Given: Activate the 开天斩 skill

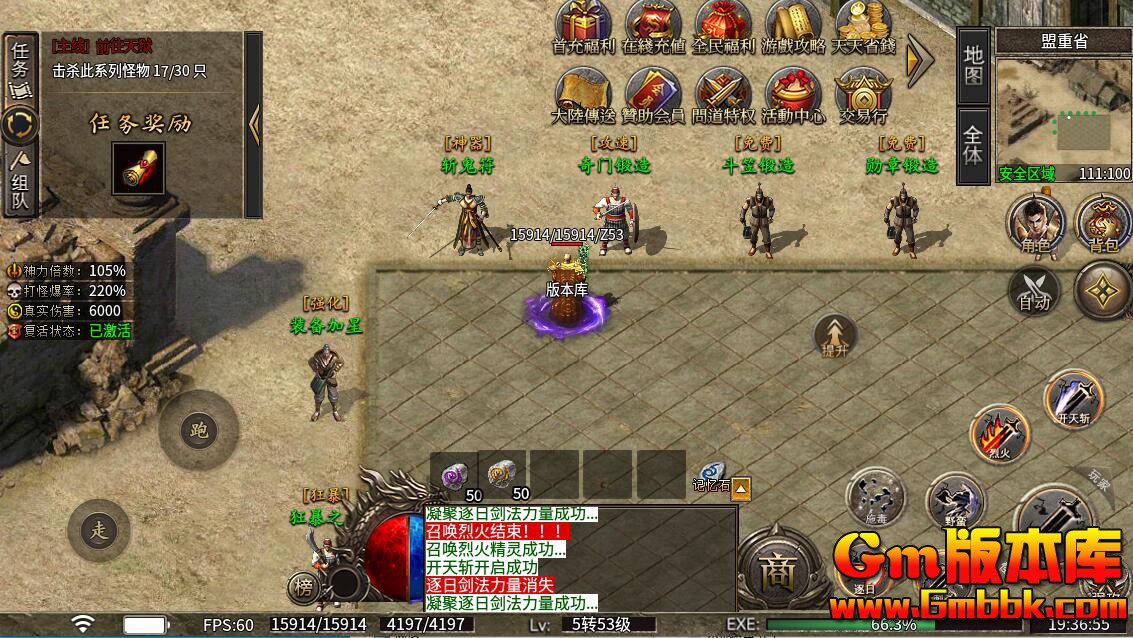Looking at the screenshot, I should click(x=1073, y=398).
